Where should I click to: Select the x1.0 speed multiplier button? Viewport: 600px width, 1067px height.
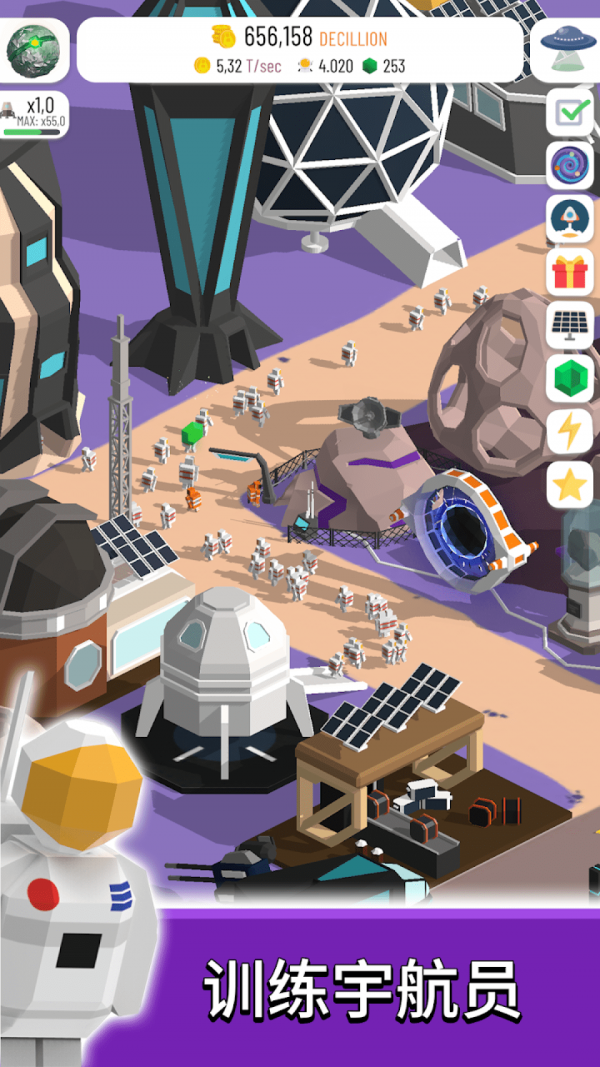(x=35, y=113)
